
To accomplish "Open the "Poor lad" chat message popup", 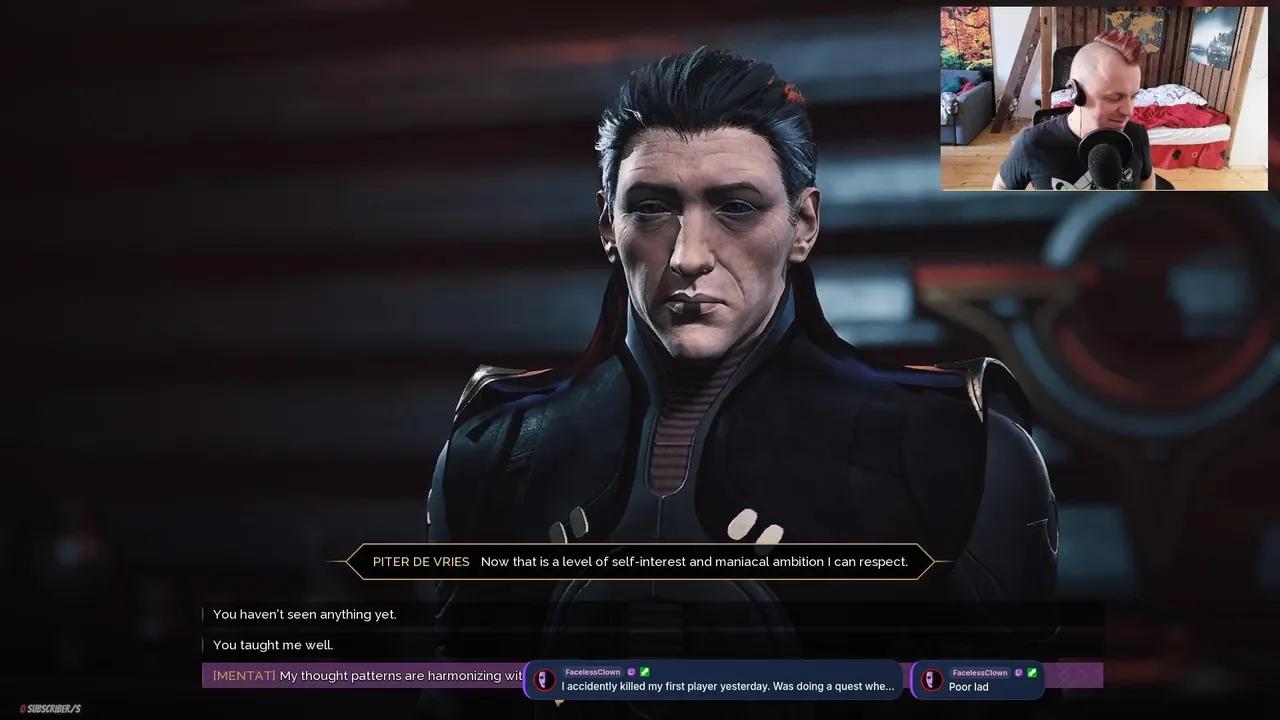I will coord(977,680).
